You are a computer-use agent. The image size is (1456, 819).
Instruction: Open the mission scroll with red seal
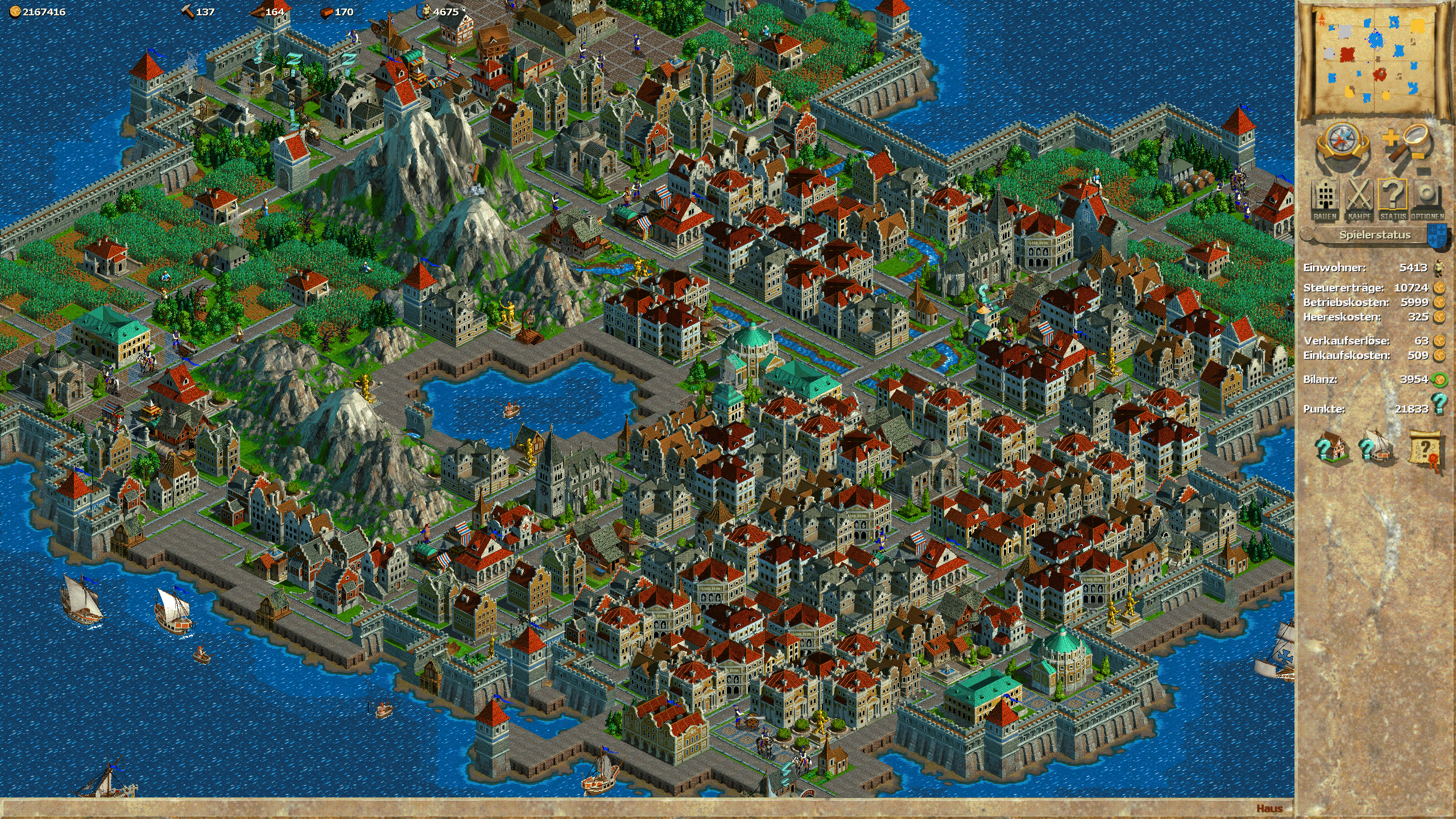click(1428, 450)
